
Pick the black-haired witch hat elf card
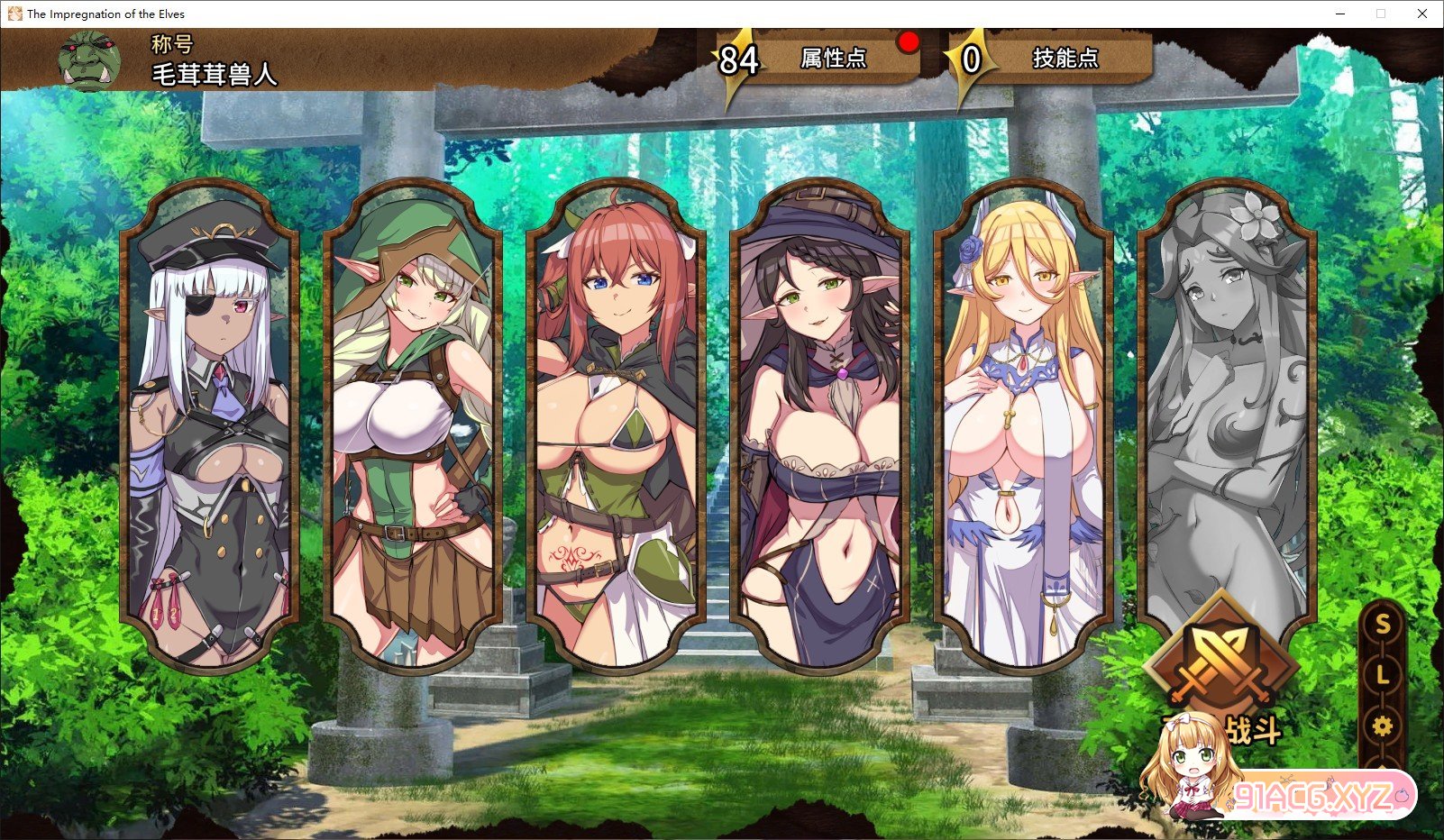[820, 424]
